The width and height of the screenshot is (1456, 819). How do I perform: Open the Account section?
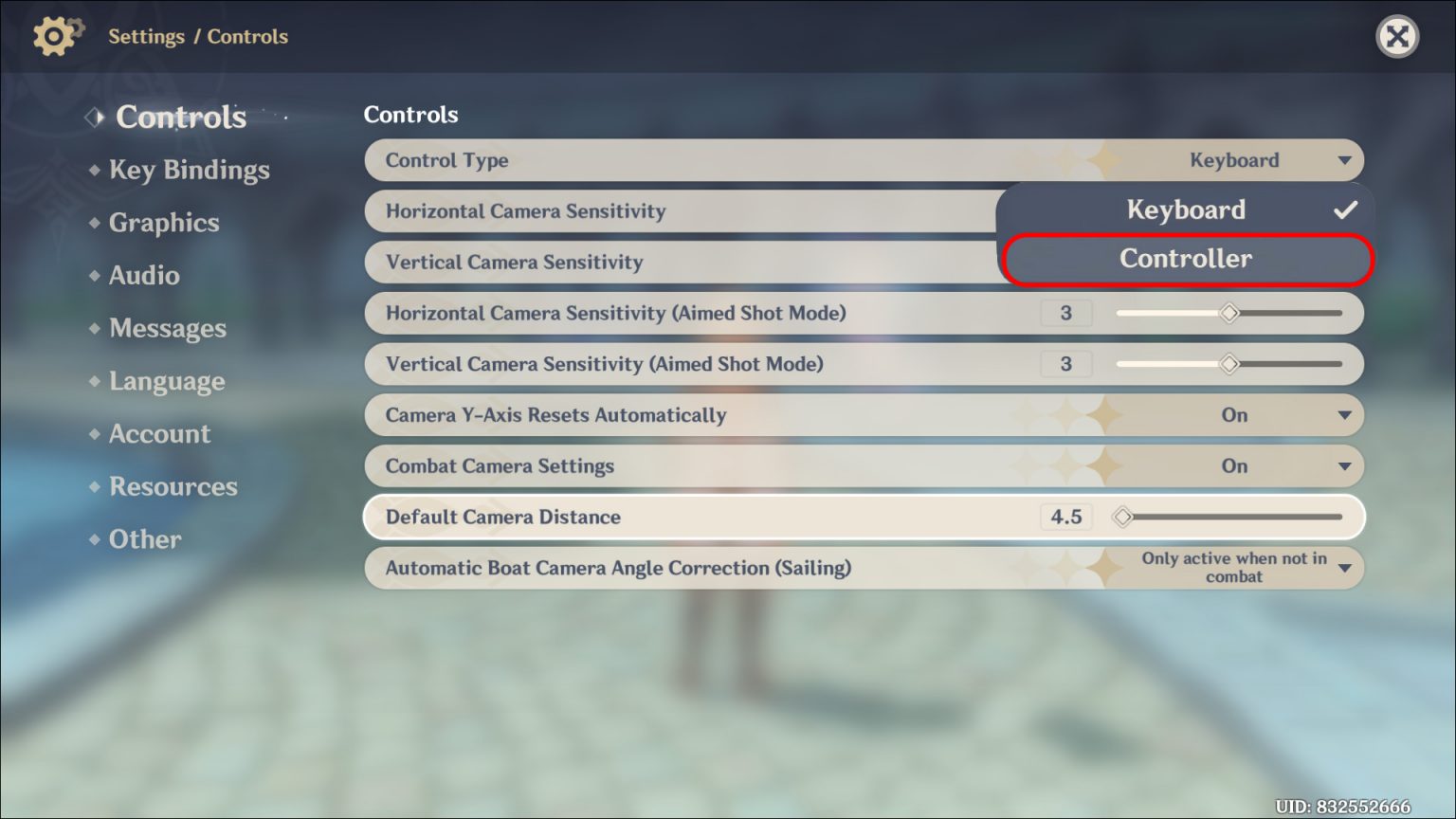pyautogui.click(x=159, y=433)
